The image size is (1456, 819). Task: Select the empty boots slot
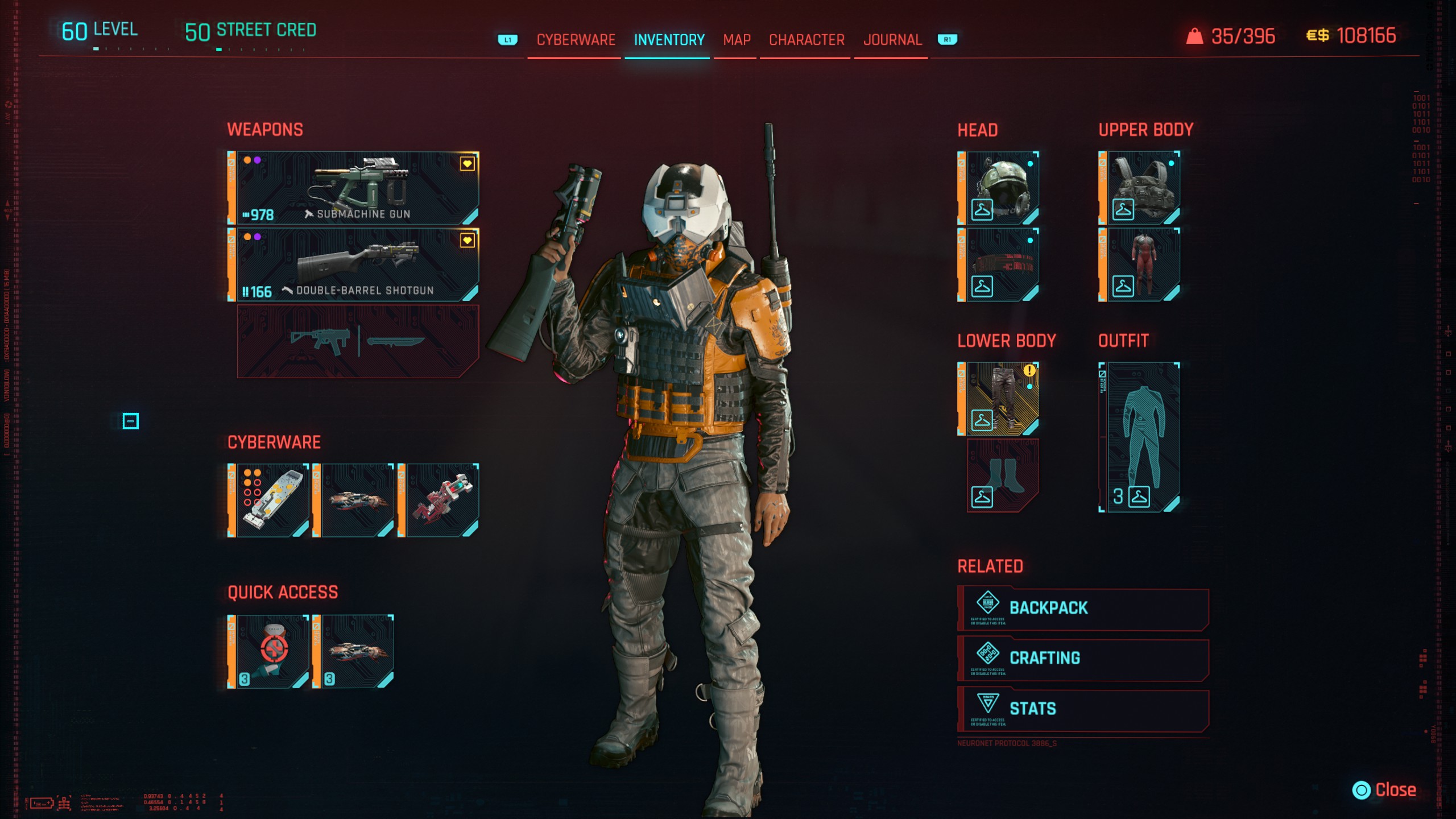coord(1003,475)
